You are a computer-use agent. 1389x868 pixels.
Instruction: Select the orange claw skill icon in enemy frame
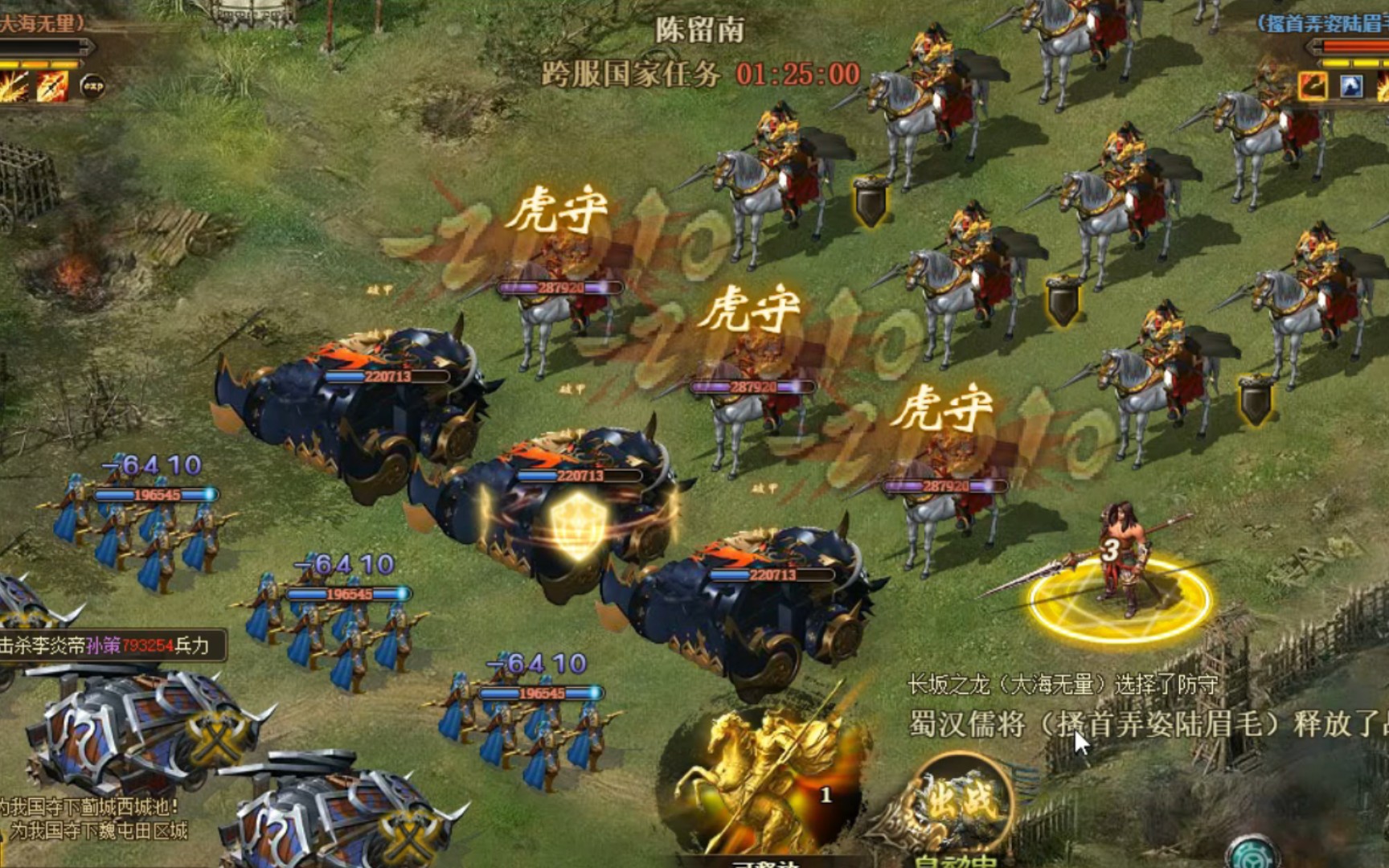click(1312, 85)
